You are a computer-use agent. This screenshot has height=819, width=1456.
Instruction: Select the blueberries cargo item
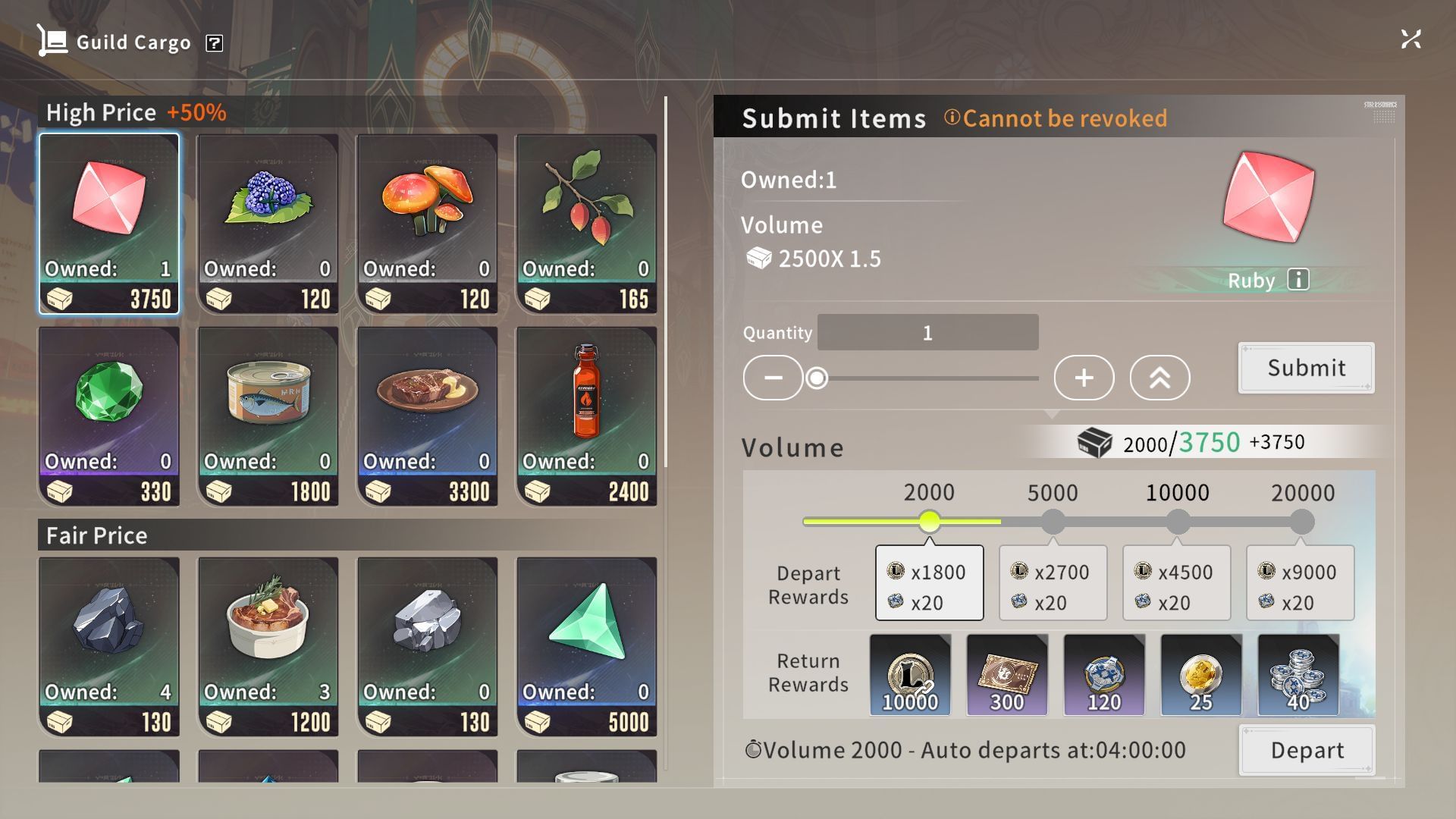(268, 224)
